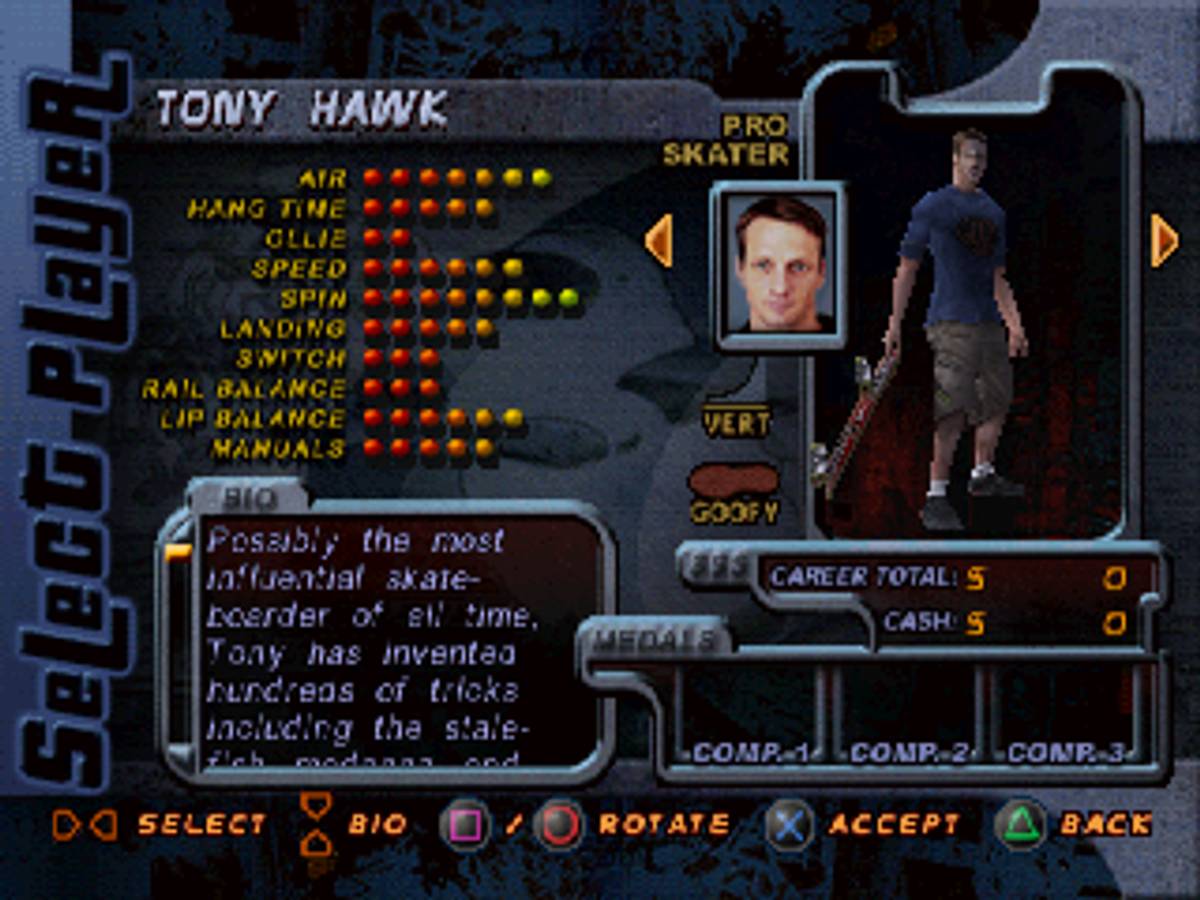Image resolution: width=1200 pixels, height=900 pixels.
Task: Select the previous skater with the left arrow
Action: (x=658, y=241)
